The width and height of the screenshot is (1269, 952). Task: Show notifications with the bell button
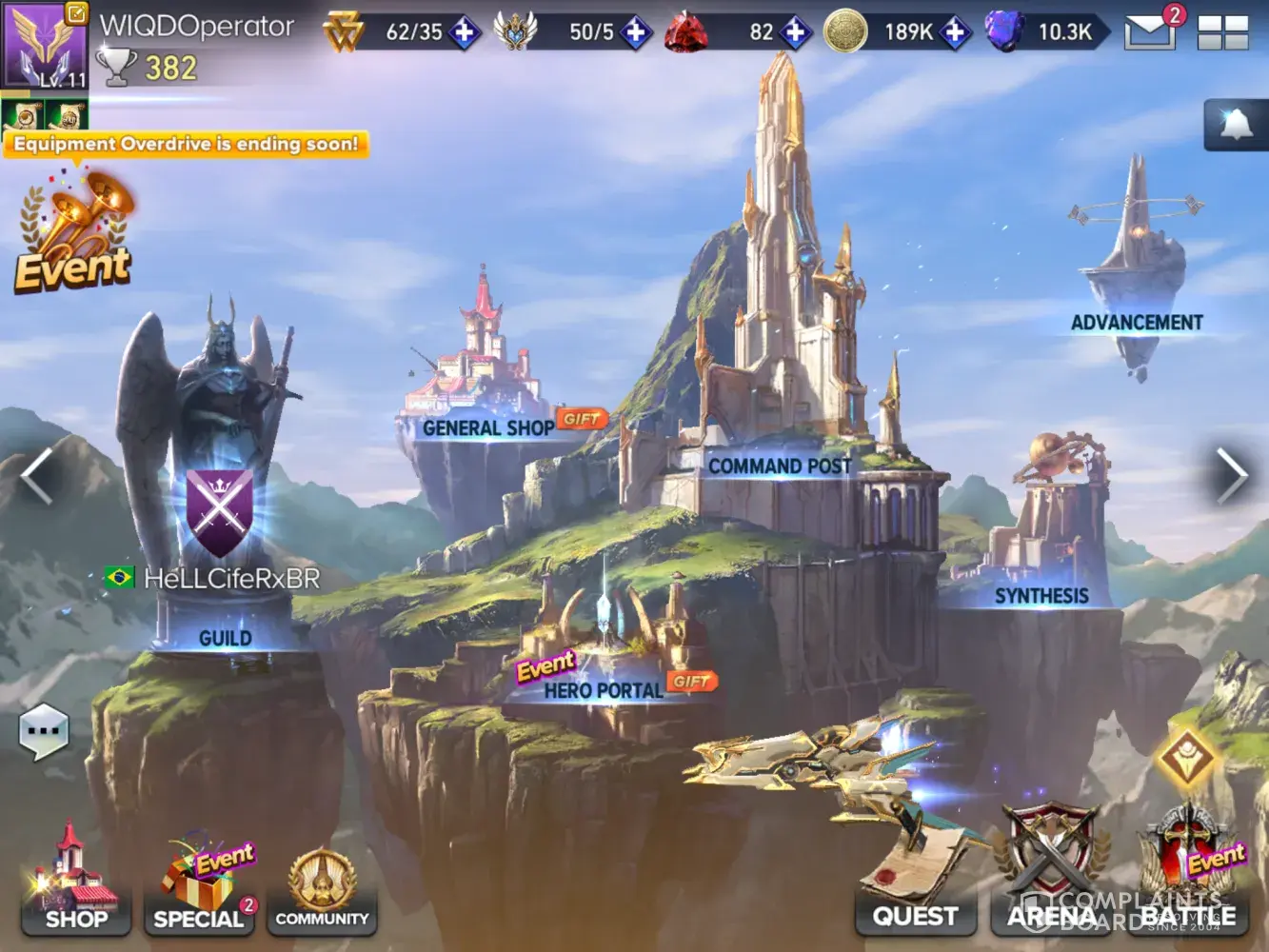coord(1235,125)
